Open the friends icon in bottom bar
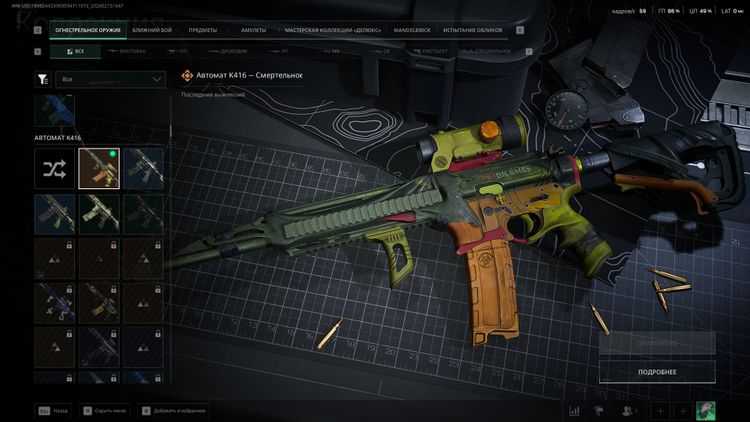750x422 pixels. [629, 411]
